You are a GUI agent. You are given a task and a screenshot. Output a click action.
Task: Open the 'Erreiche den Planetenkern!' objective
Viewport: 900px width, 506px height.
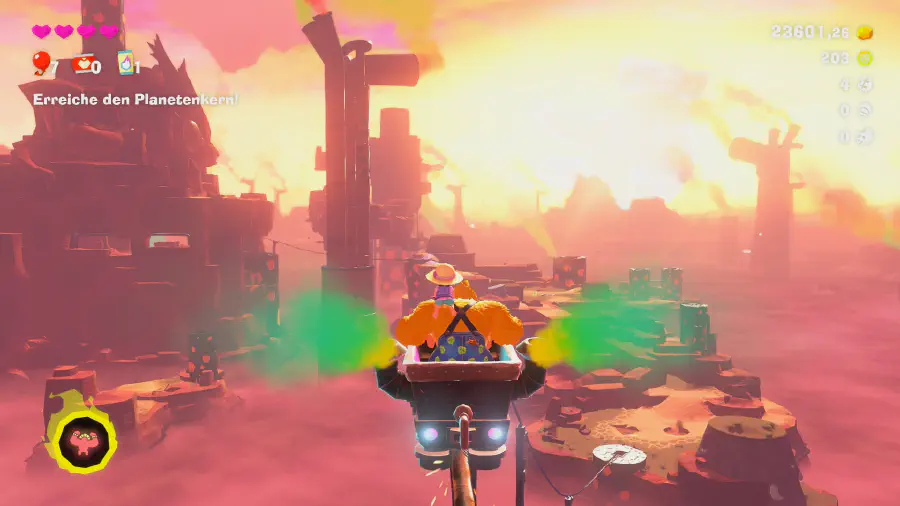135,99
